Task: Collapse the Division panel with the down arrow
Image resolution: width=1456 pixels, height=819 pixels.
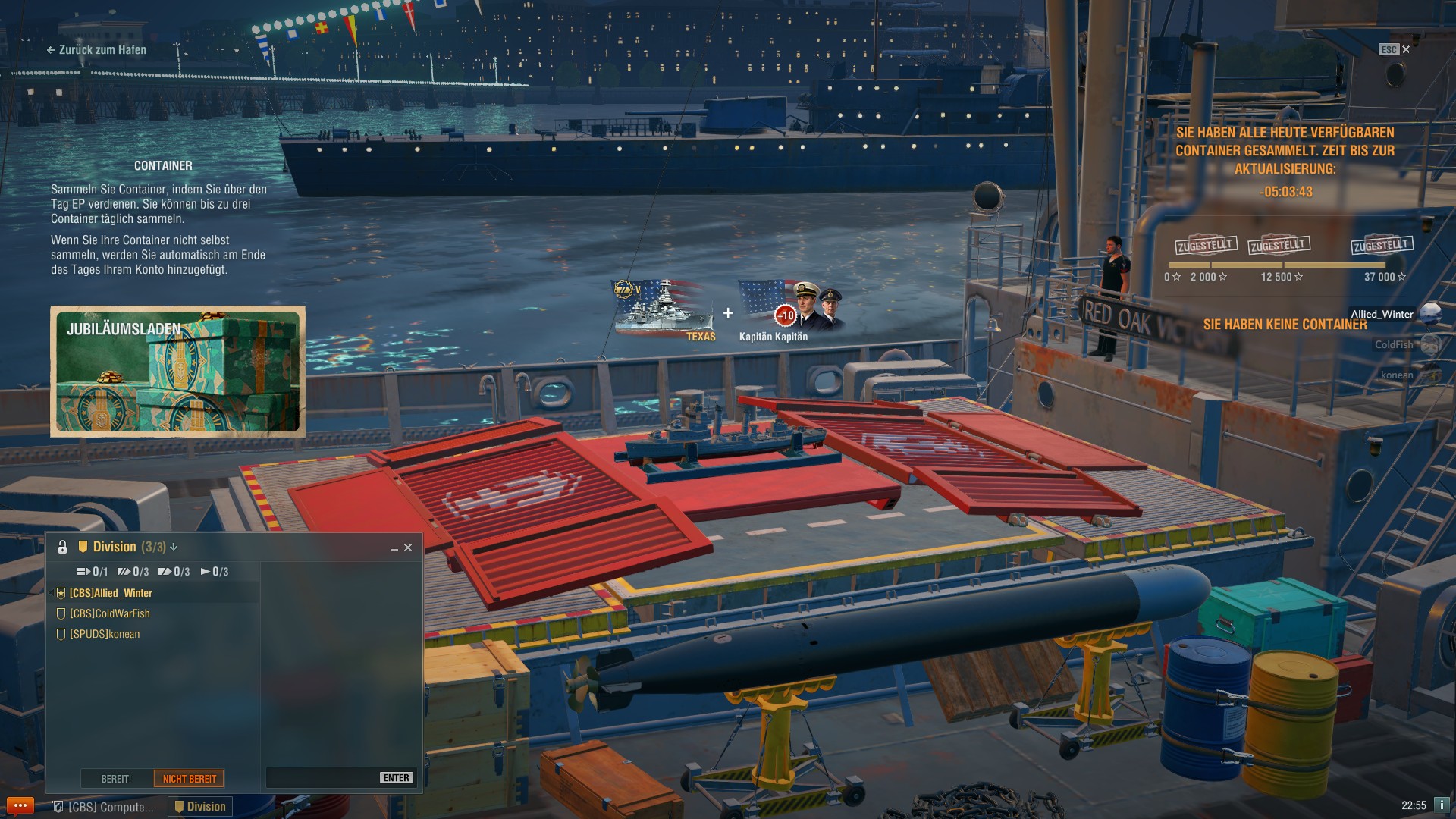Action: pyautogui.click(x=175, y=546)
